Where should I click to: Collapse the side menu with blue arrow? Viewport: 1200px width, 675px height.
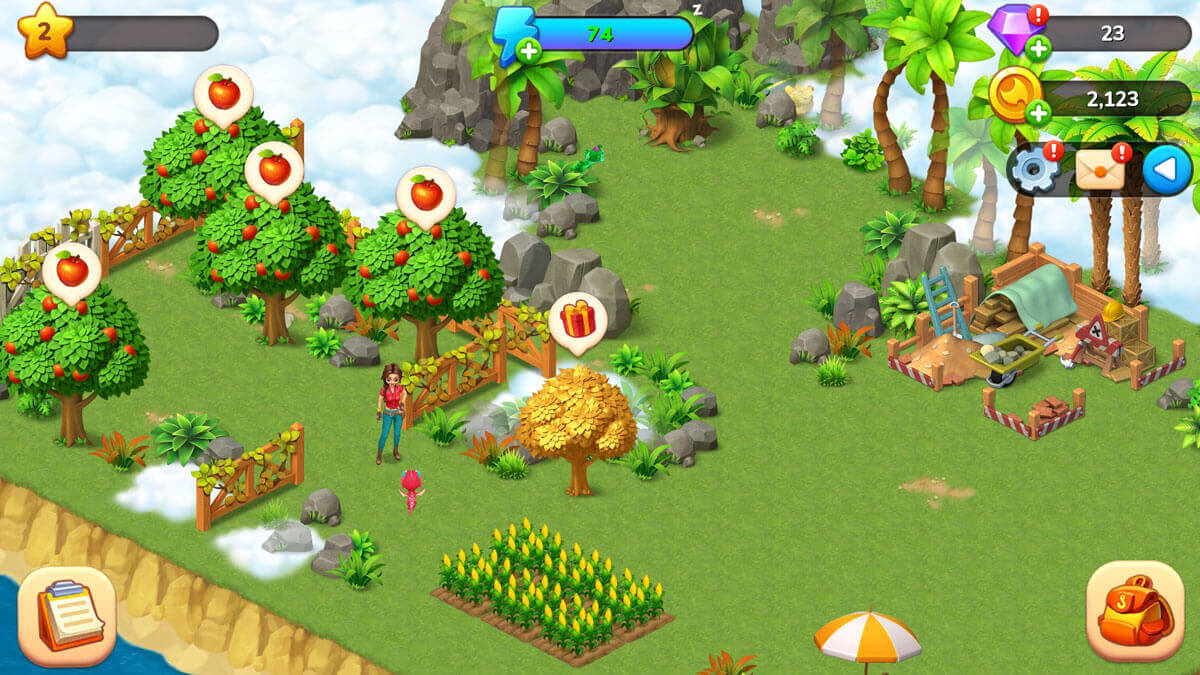click(x=1166, y=171)
